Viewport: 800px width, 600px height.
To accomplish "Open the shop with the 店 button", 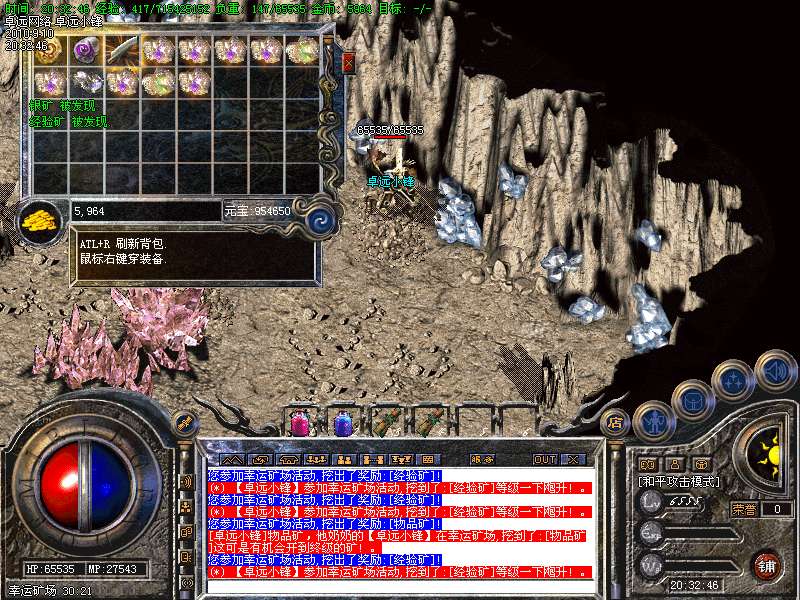I will tap(616, 421).
